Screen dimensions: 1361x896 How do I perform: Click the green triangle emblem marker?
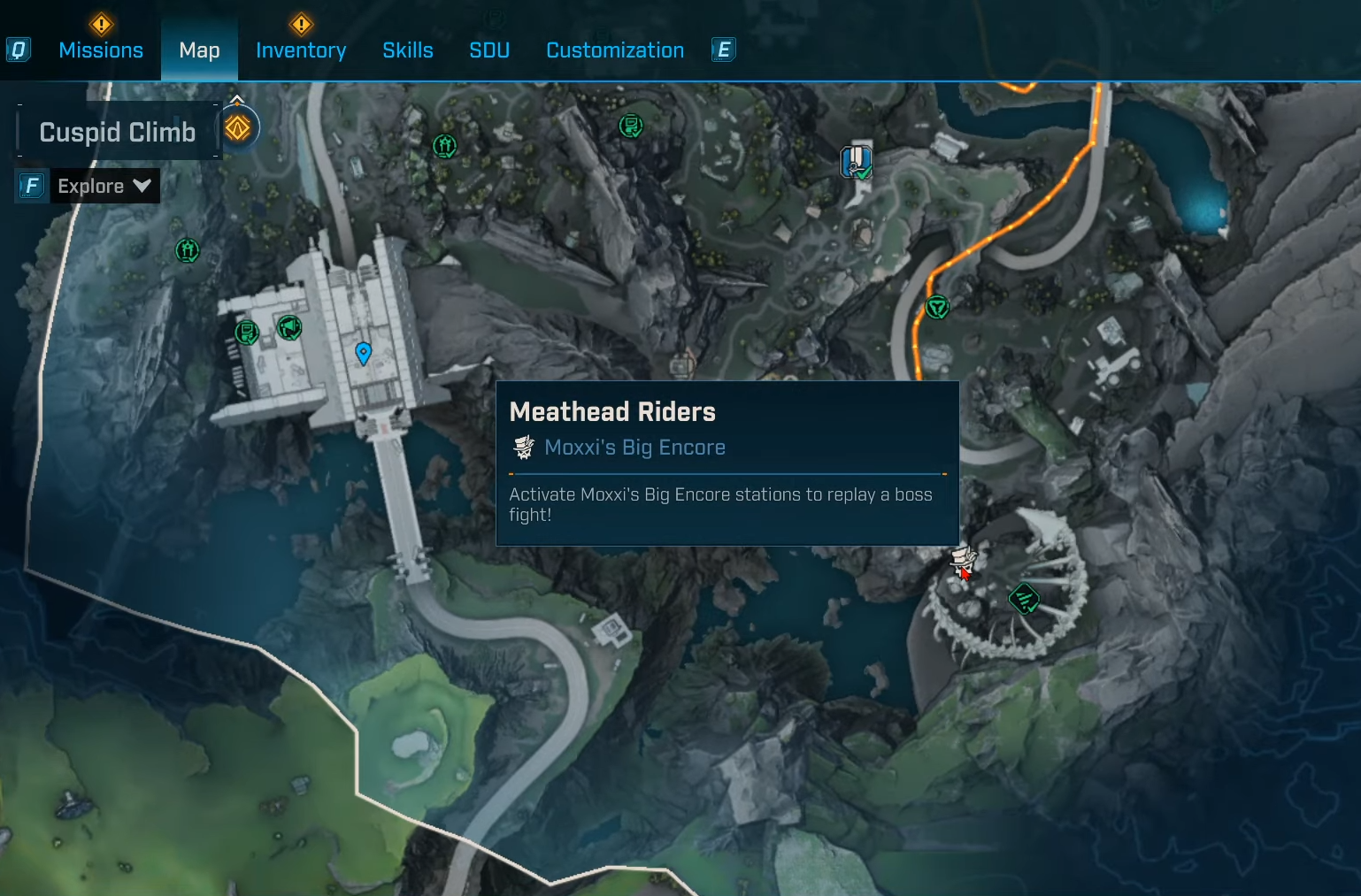[x=936, y=307]
